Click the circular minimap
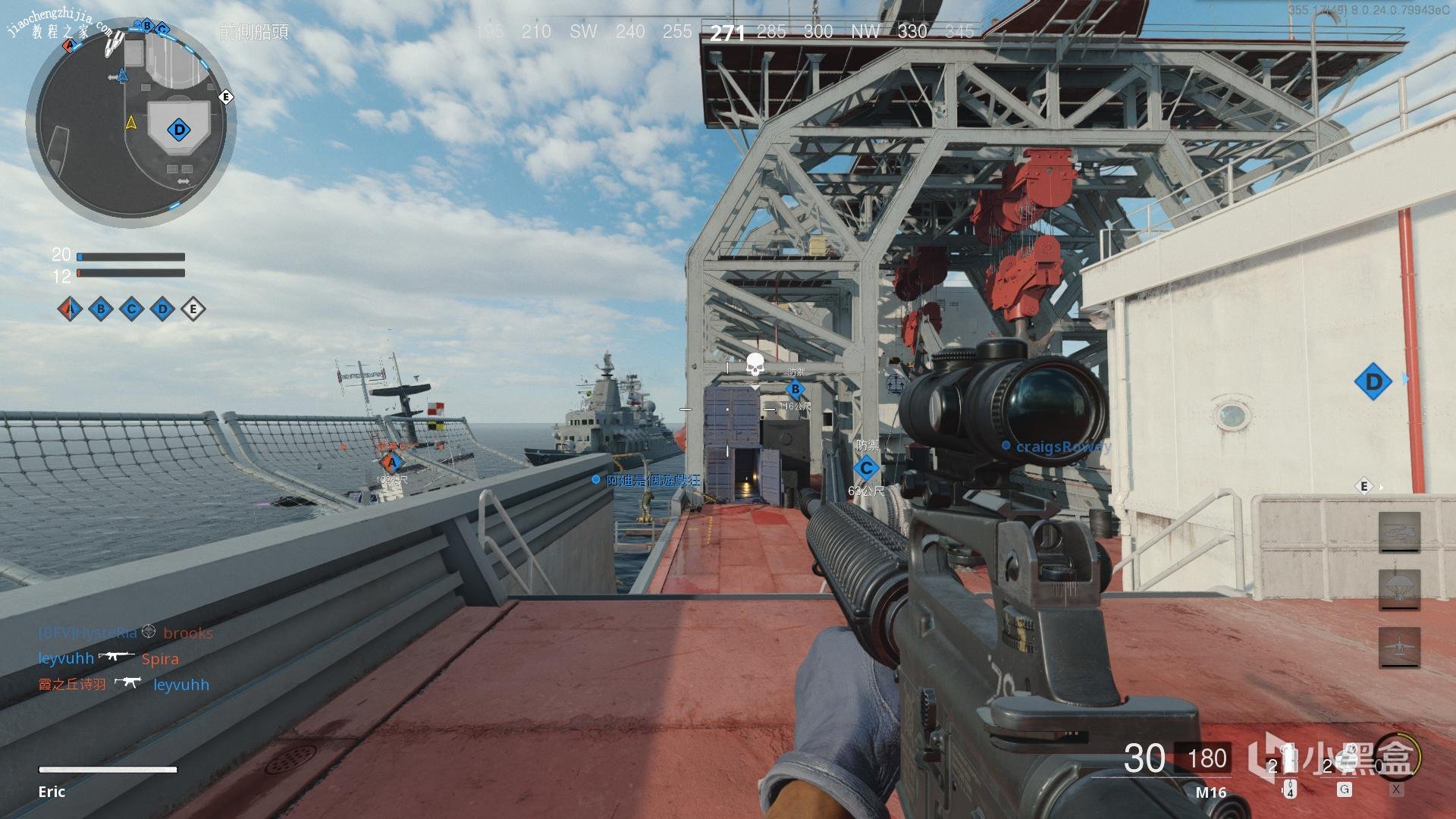1456x819 pixels. (130, 121)
